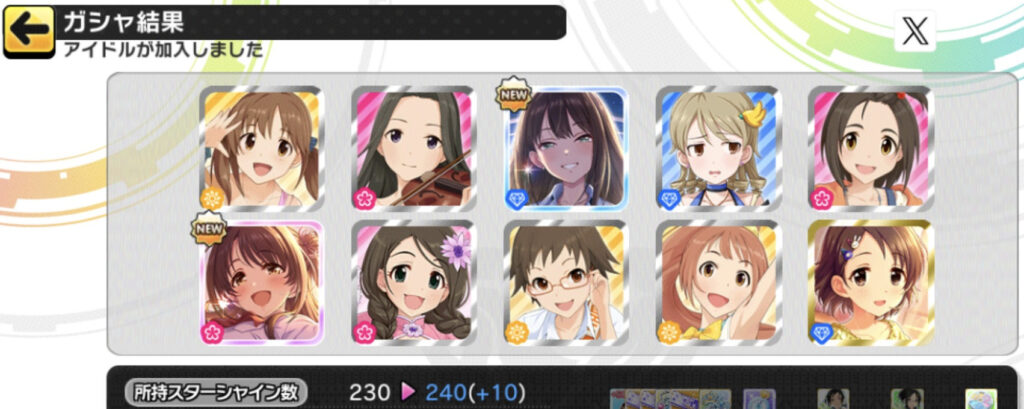The width and height of the screenshot is (1024, 409).
Task: Go back with the yellow arrow button
Action: [x=29, y=31]
